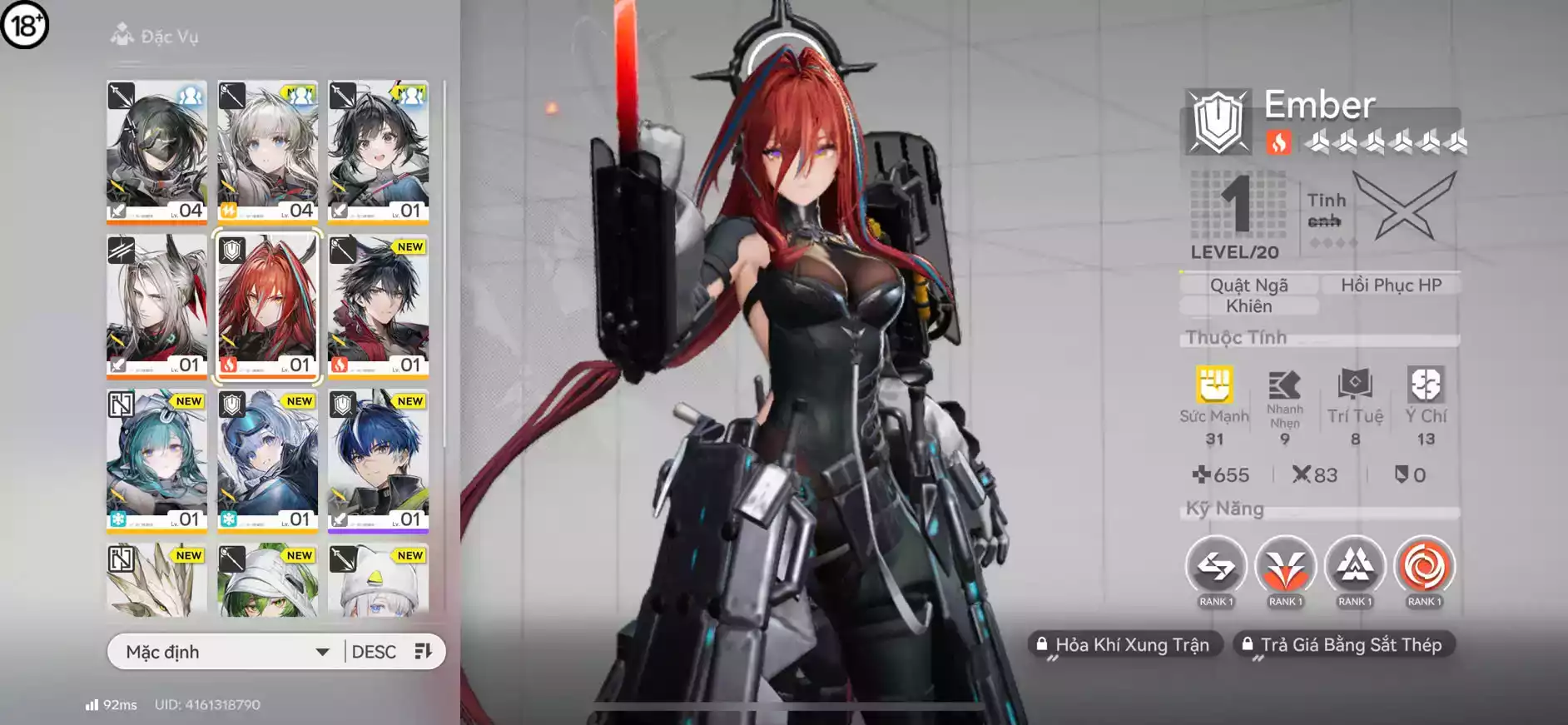
Task: Expand the Kỹ Năng skills section
Action: pos(1223,508)
